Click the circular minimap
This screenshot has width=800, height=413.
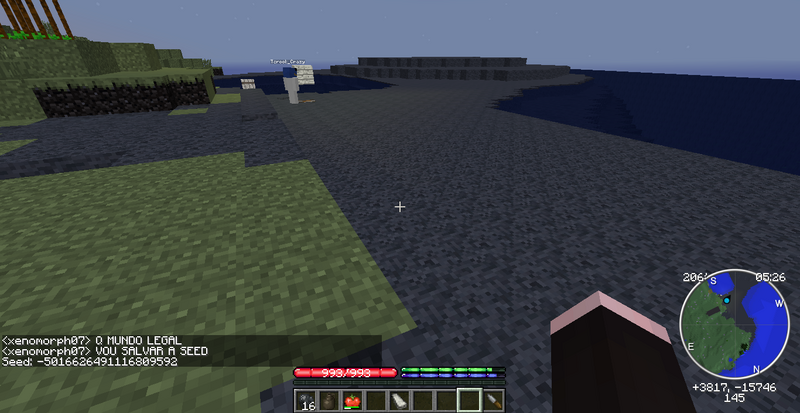pyautogui.click(x=735, y=322)
